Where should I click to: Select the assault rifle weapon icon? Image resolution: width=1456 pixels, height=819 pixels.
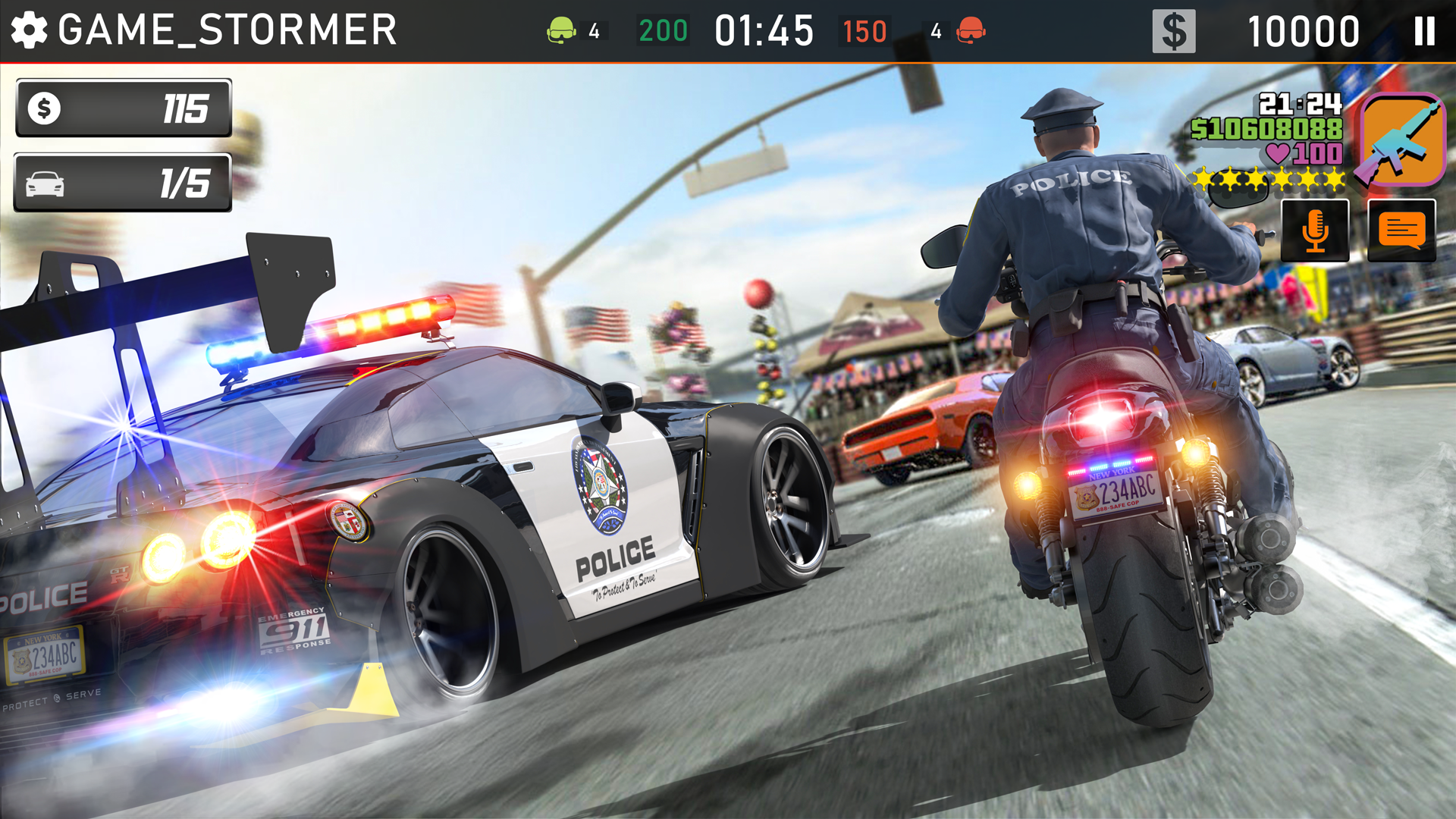click(1405, 140)
